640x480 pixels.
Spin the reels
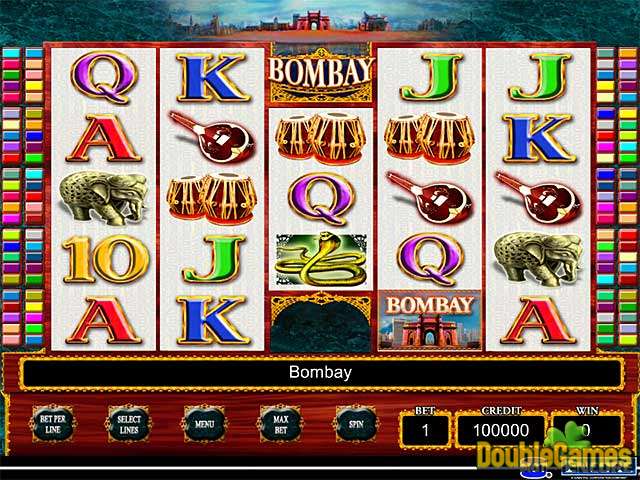(x=355, y=423)
